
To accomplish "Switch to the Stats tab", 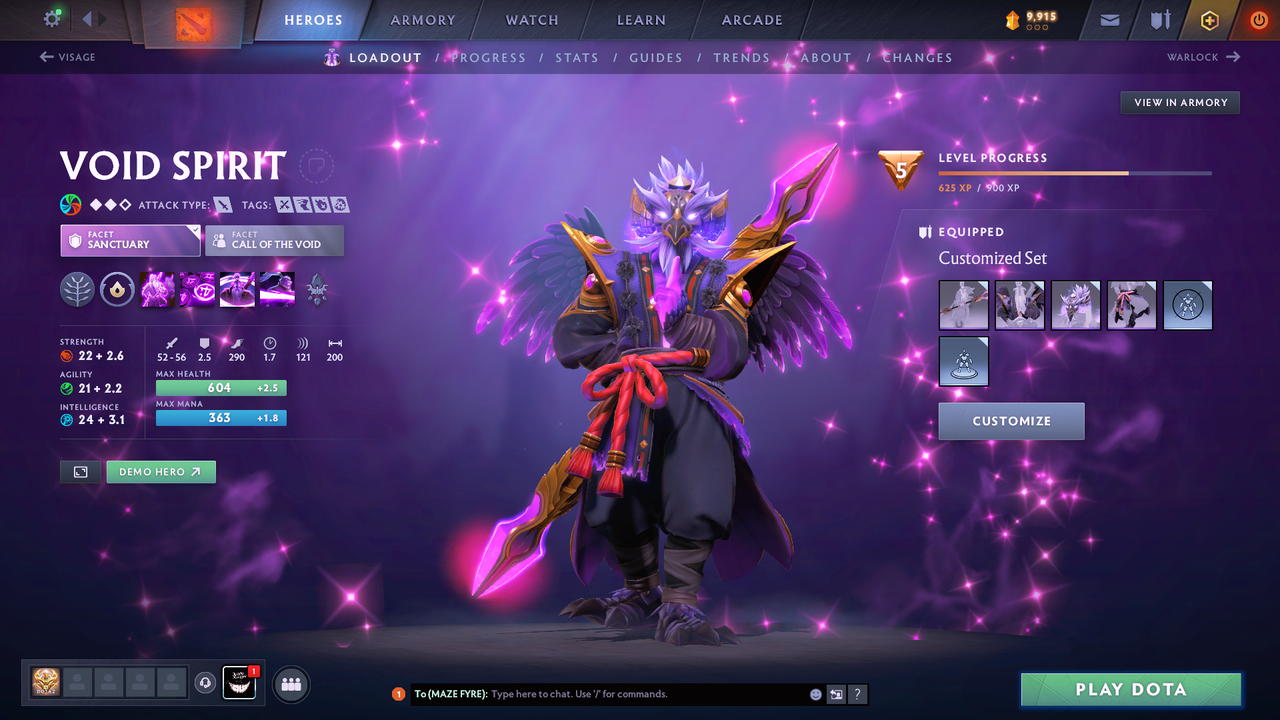I will pyautogui.click(x=577, y=57).
